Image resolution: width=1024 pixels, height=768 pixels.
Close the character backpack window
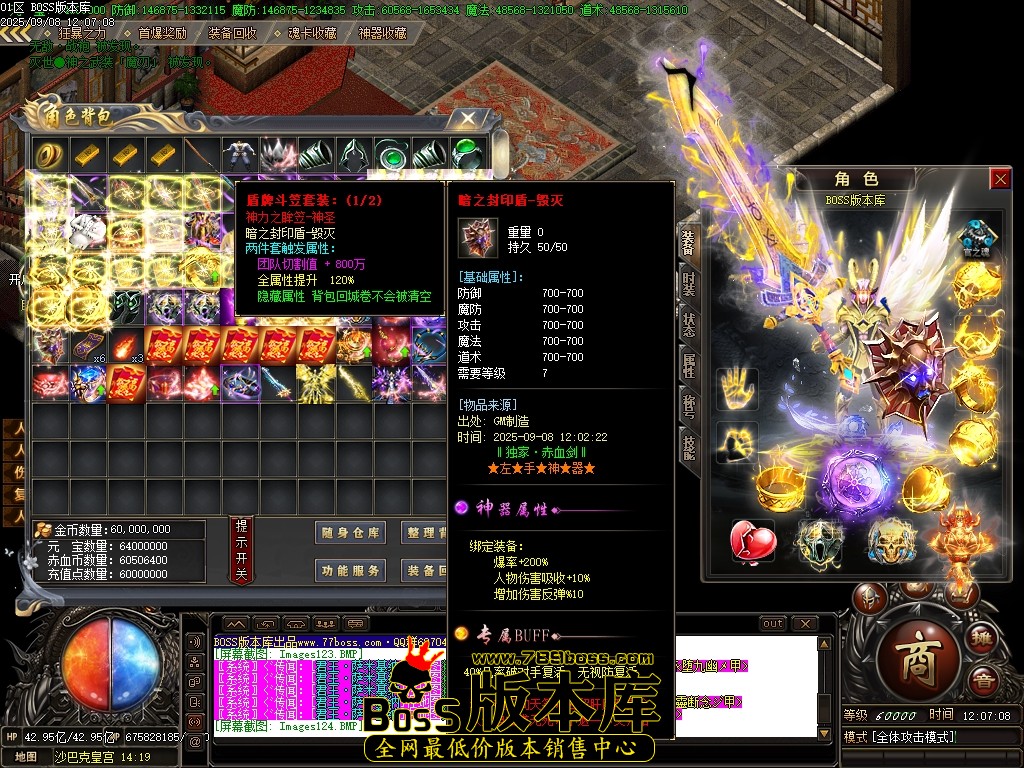coord(468,118)
